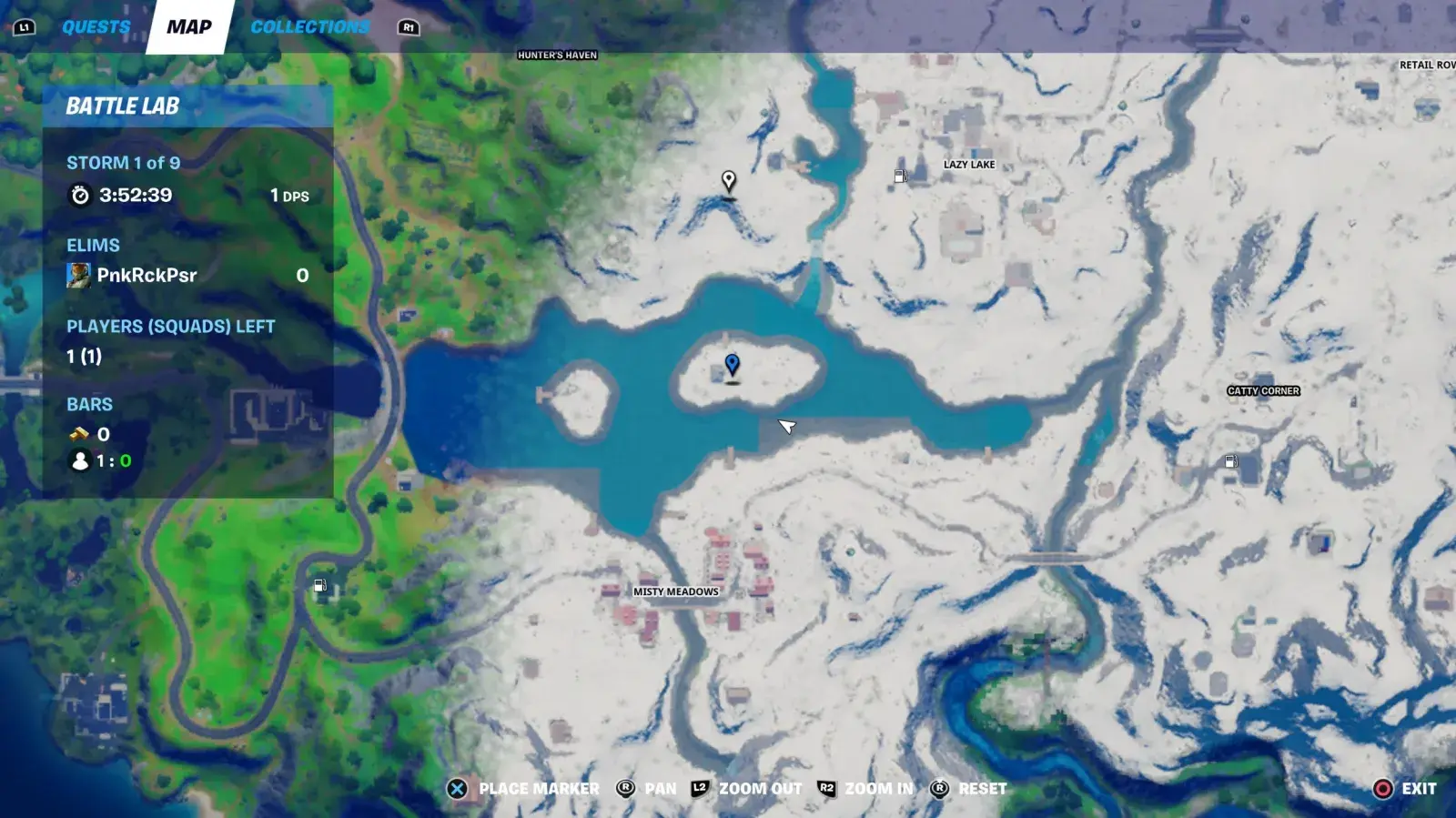
Task: Click the white map marker pin
Action: pos(728,180)
